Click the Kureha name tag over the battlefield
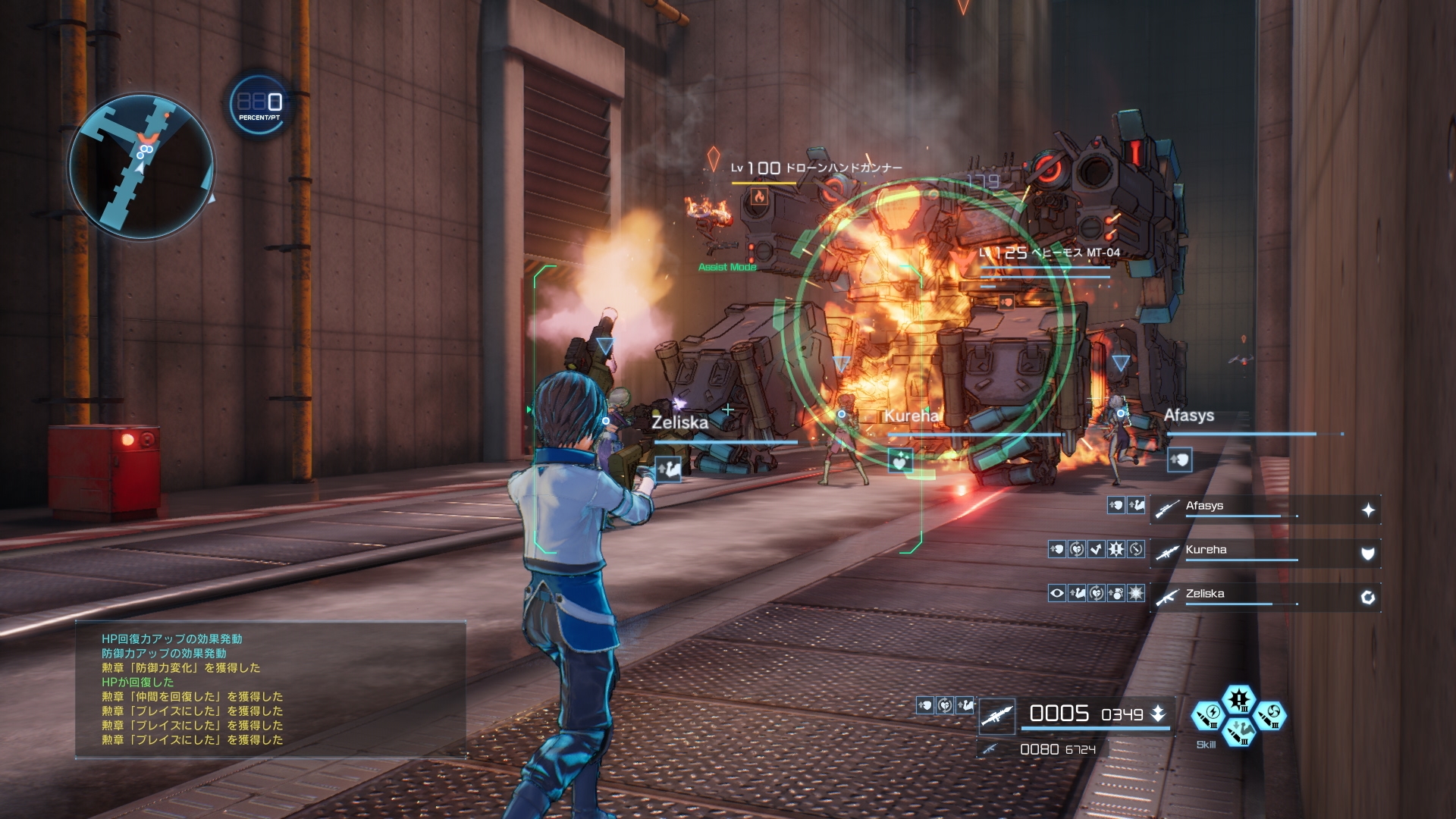 [x=912, y=416]
